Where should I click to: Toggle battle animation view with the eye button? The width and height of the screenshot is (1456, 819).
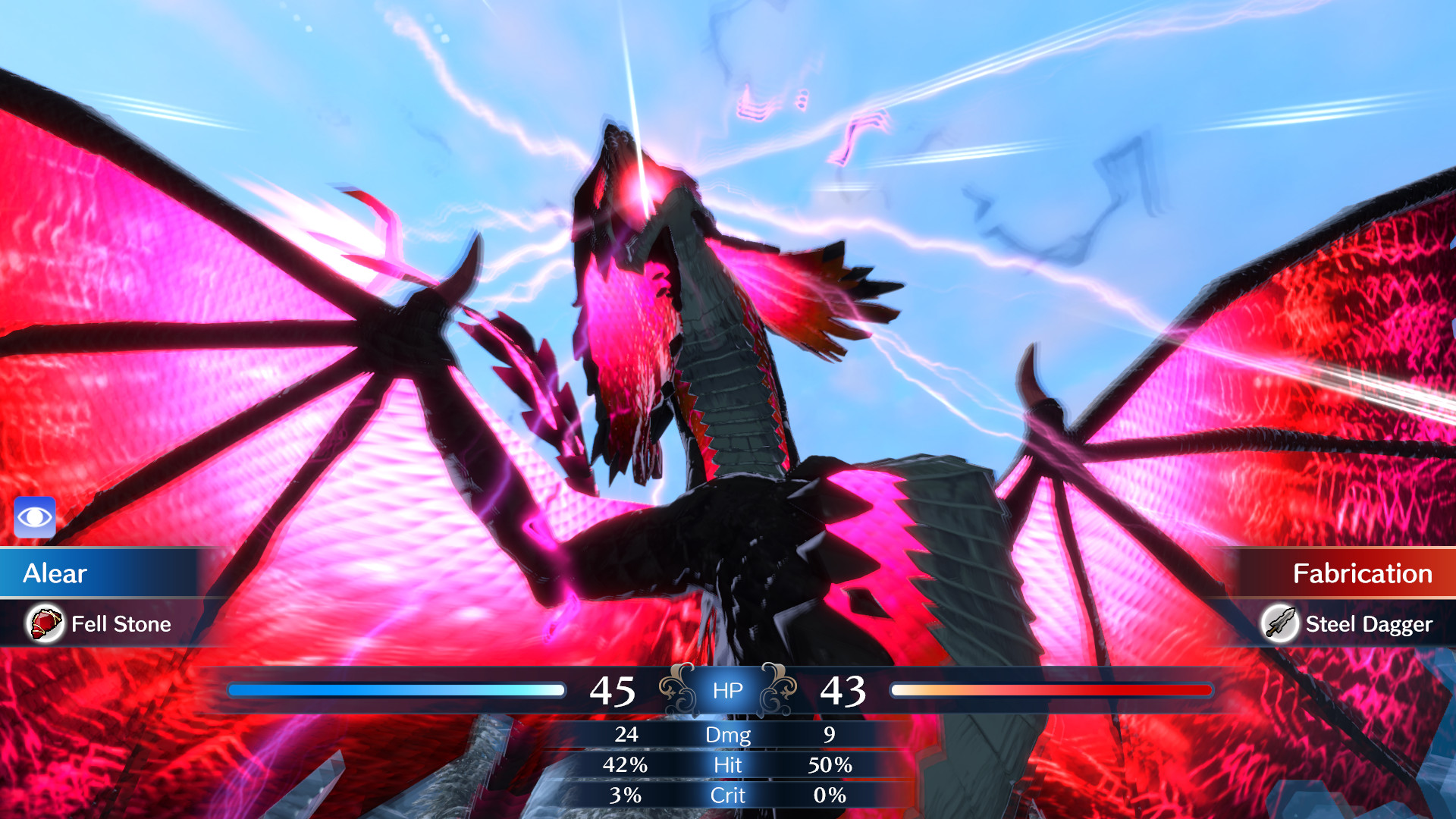click(34, 516)
